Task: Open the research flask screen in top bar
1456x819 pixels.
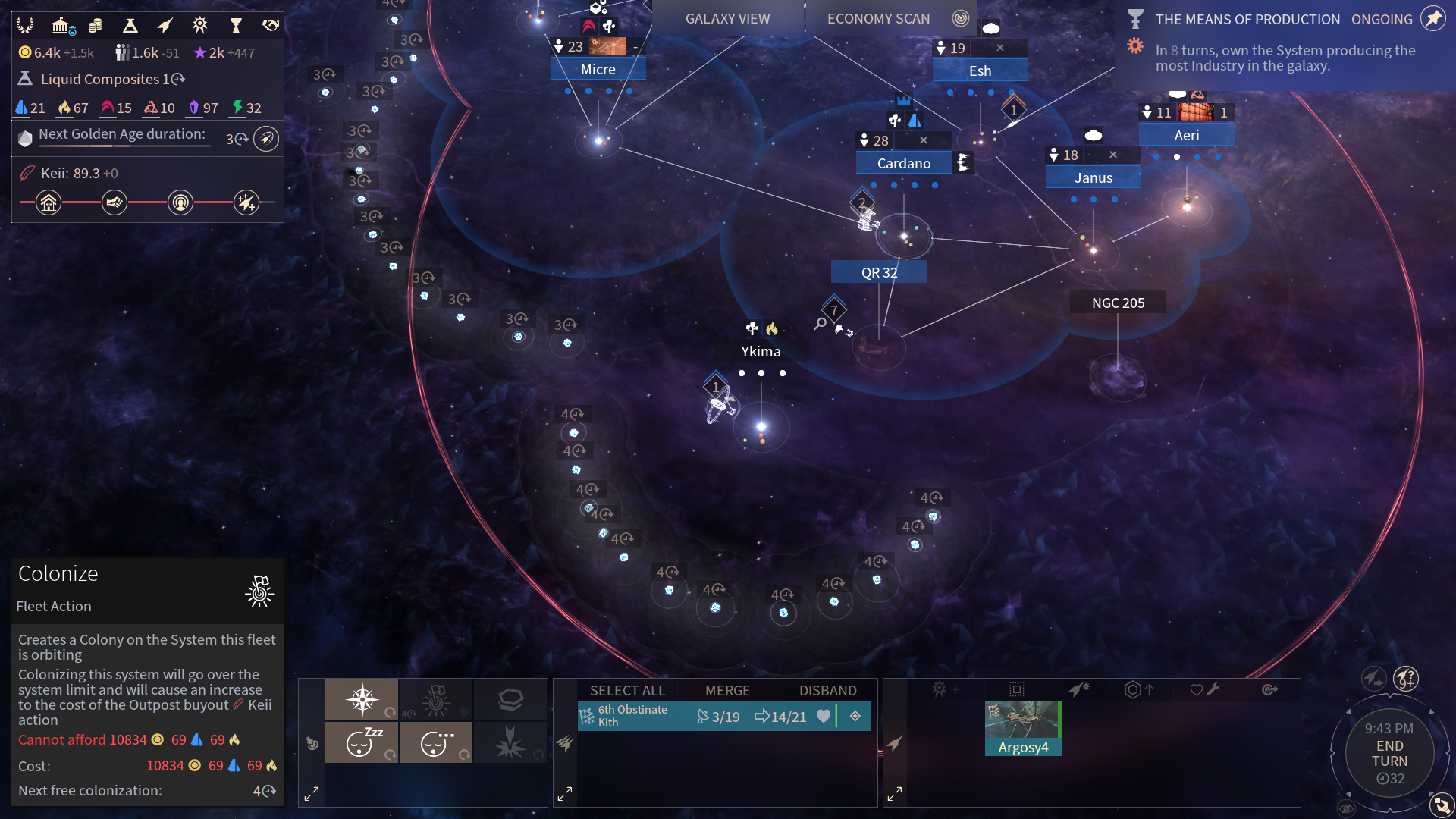Action: tap(130, 26)
